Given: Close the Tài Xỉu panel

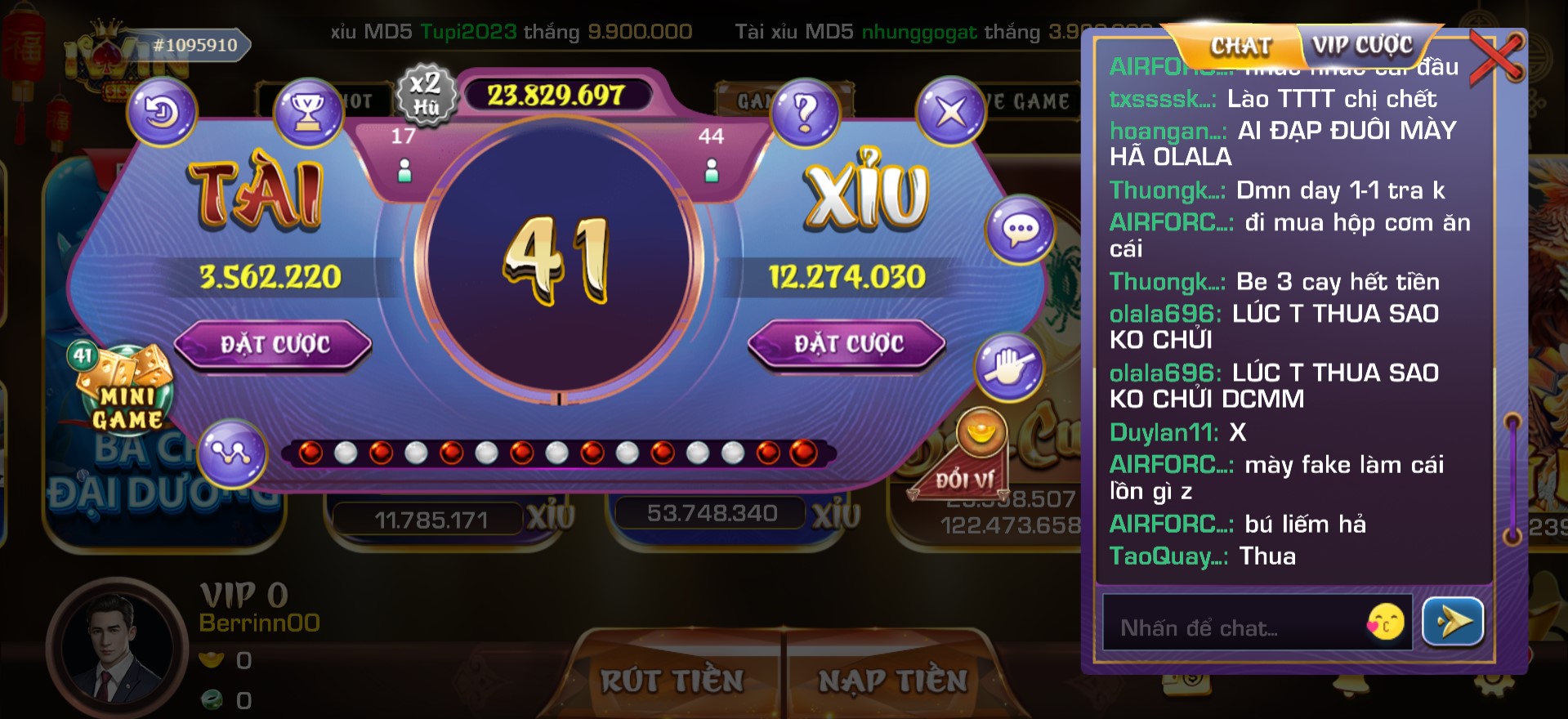Looking at the screenshot, I should click(950, 112).
